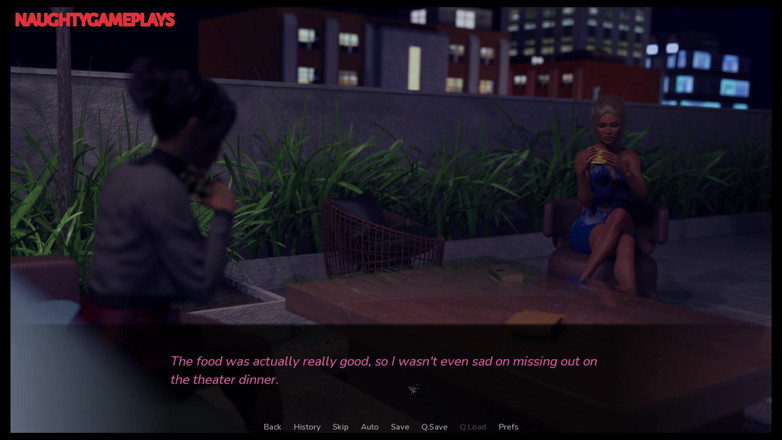Open the Prefs preferences screen
Image resolution: width=782 pixels, height=440 pixels.
[x=508, y=427]
